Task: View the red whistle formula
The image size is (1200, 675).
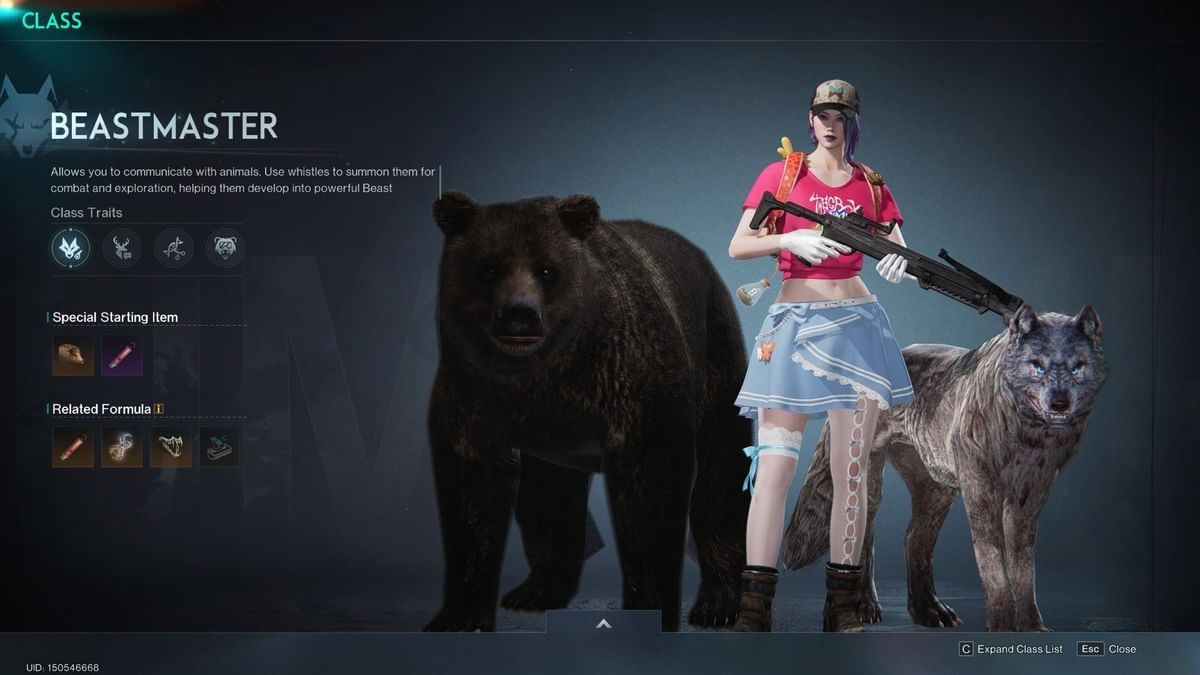Action: click(x=73, y=447)
